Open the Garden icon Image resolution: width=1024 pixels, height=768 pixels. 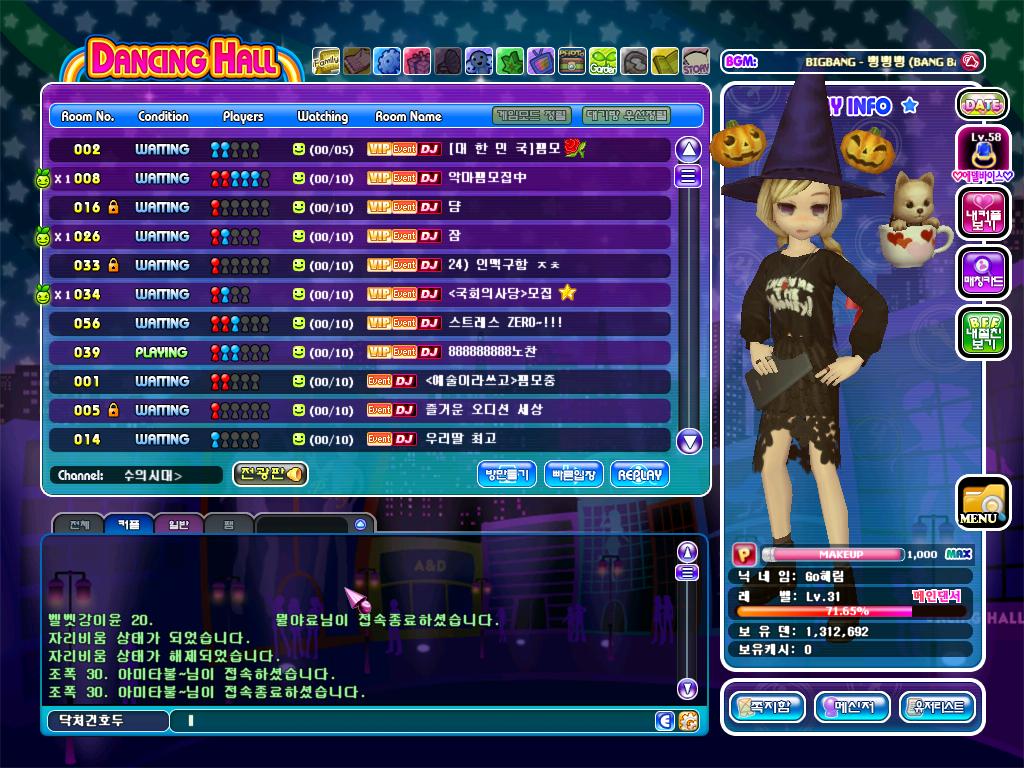[x=603, y=61]
